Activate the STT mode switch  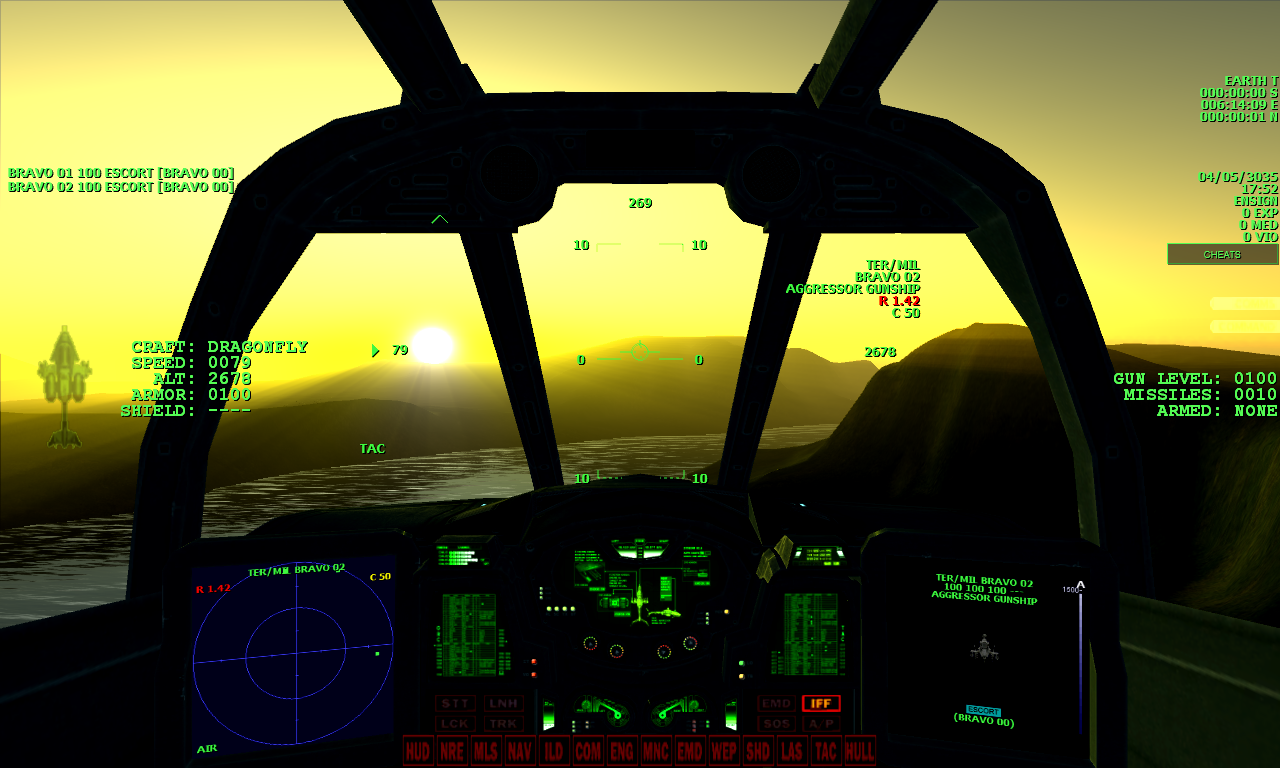457,703
